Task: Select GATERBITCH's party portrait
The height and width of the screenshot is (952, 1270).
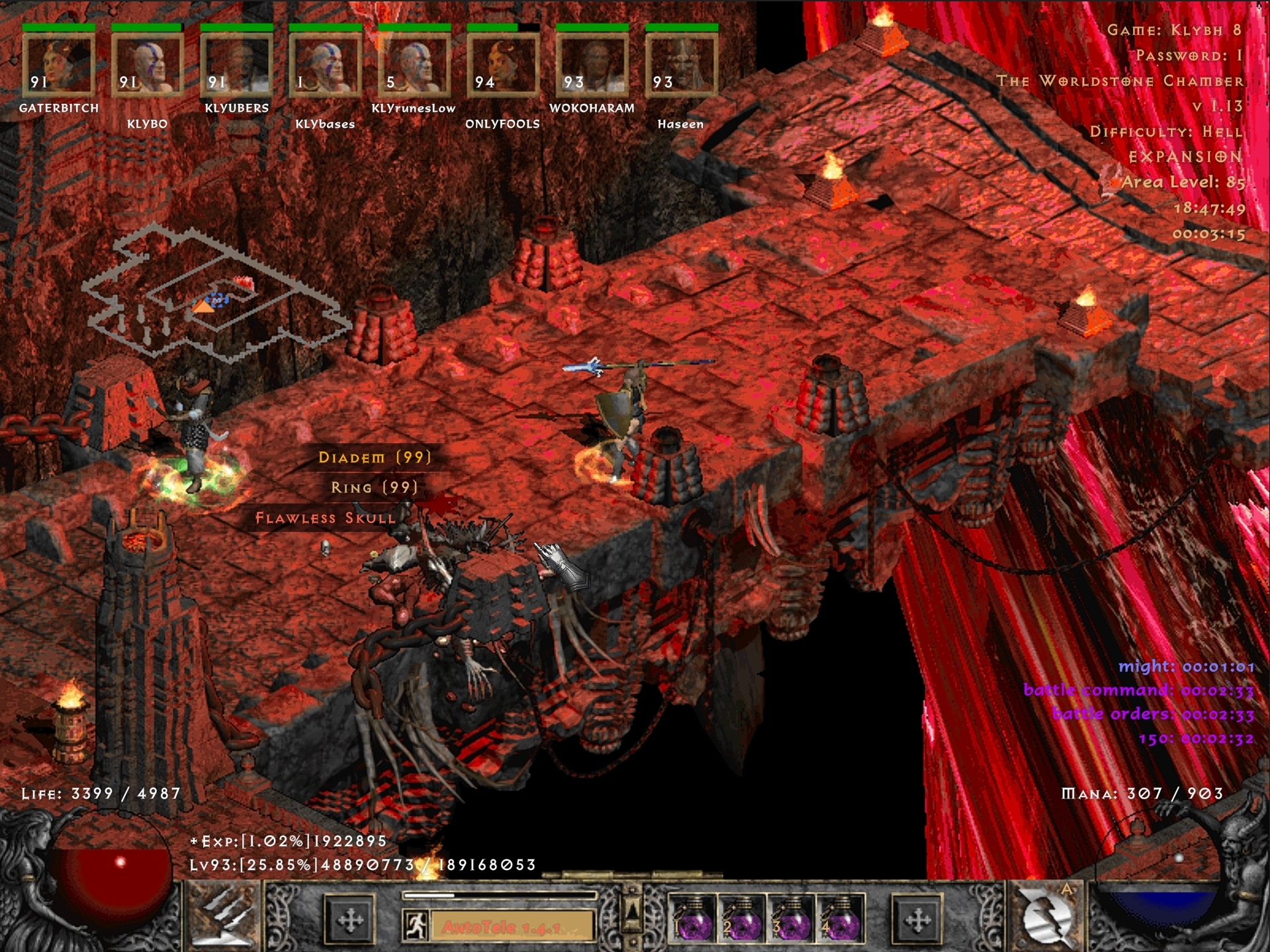Action: [x=58, y=65]
